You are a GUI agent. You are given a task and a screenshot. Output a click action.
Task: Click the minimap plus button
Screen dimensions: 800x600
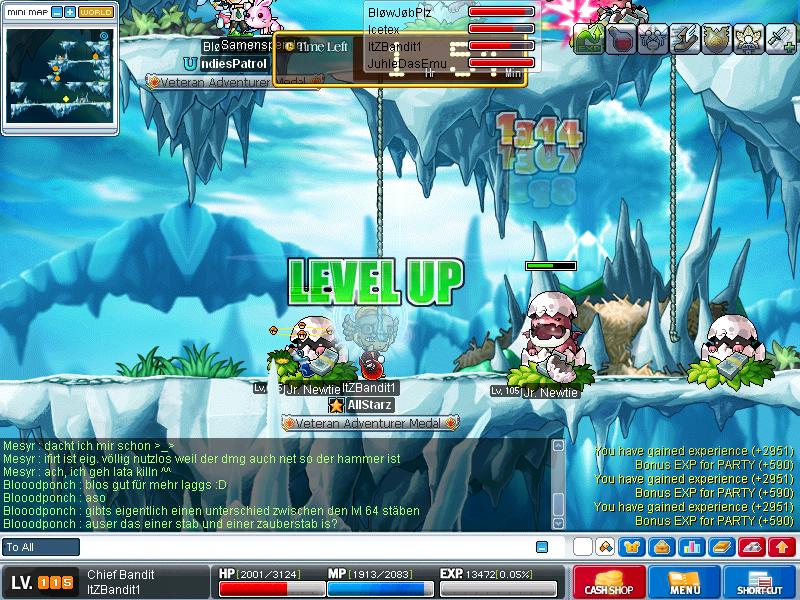click(70, 12)
